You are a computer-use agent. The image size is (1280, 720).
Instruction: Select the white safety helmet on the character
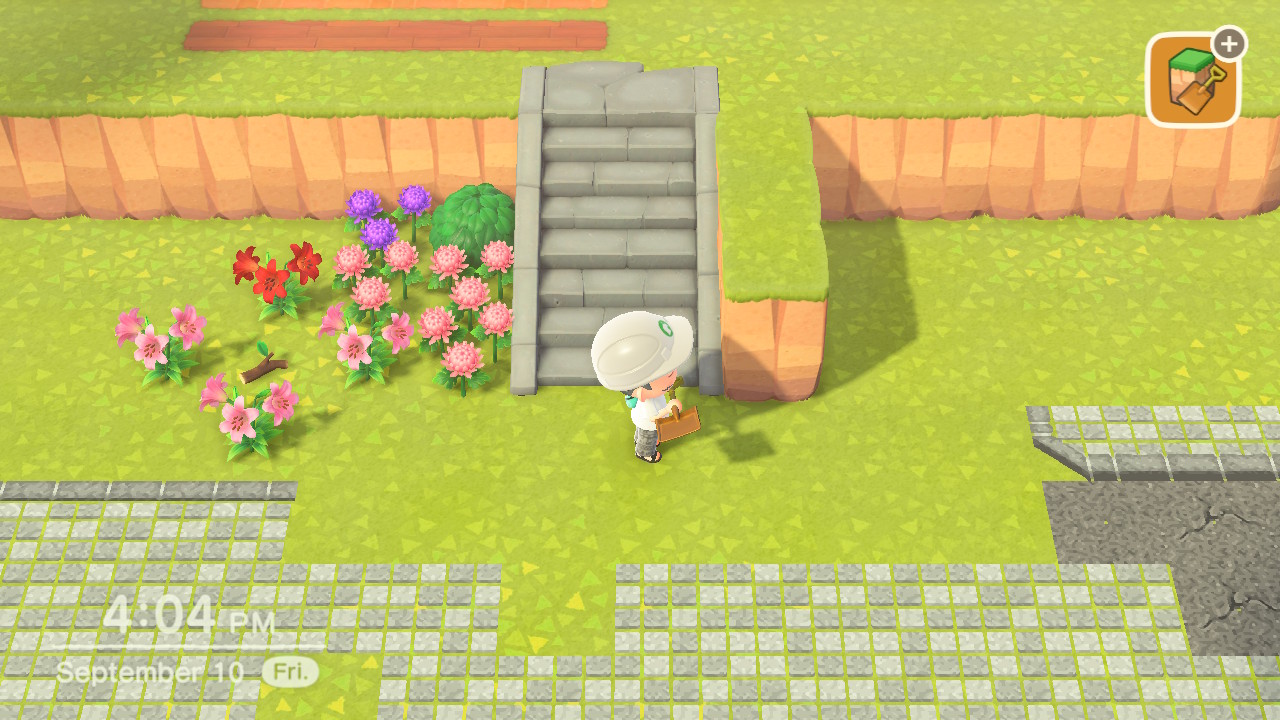pos(640,345)
